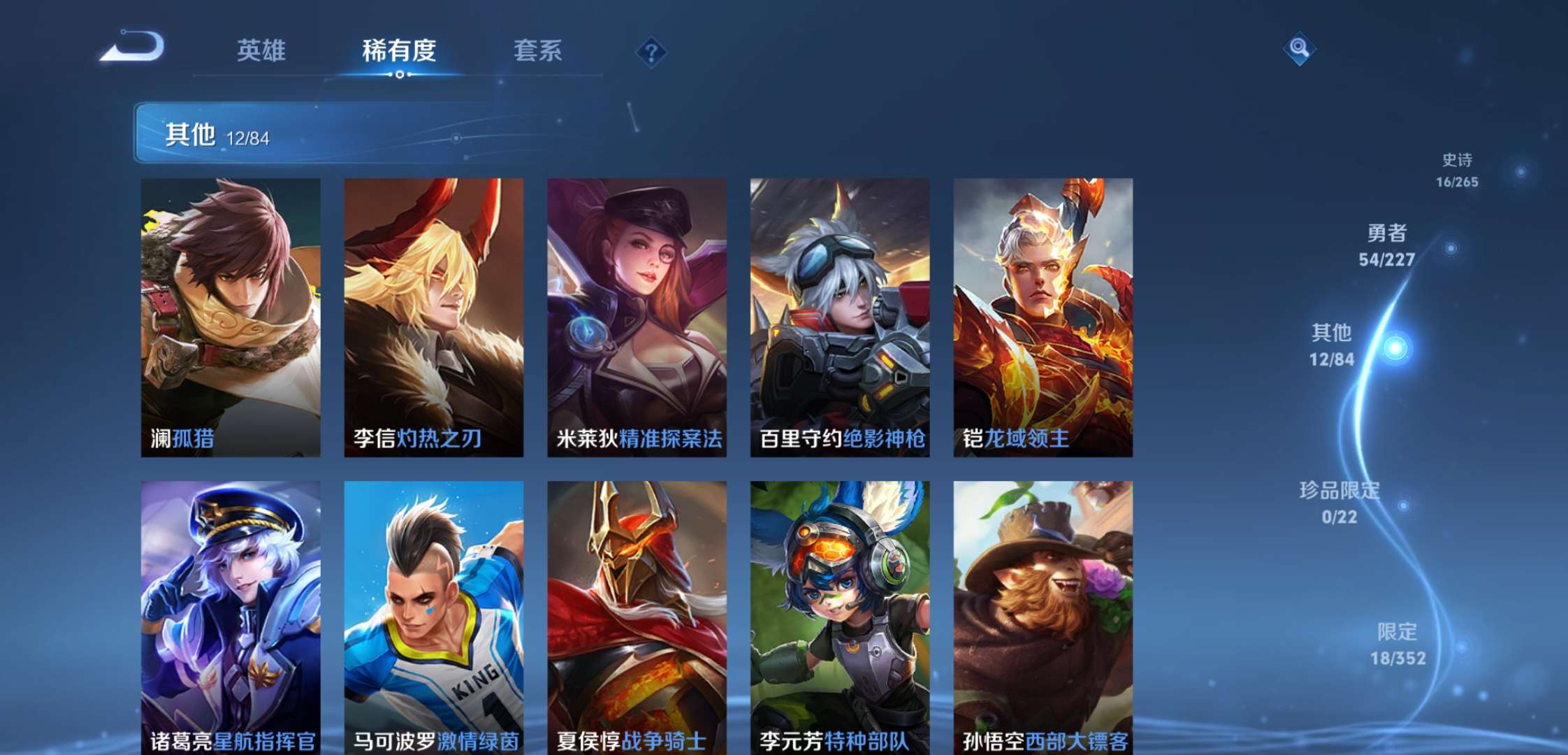View the 百里守约 绝影神枪 skin card
The height and width of the screenshot is (755, 1568).
pos(839,317)
